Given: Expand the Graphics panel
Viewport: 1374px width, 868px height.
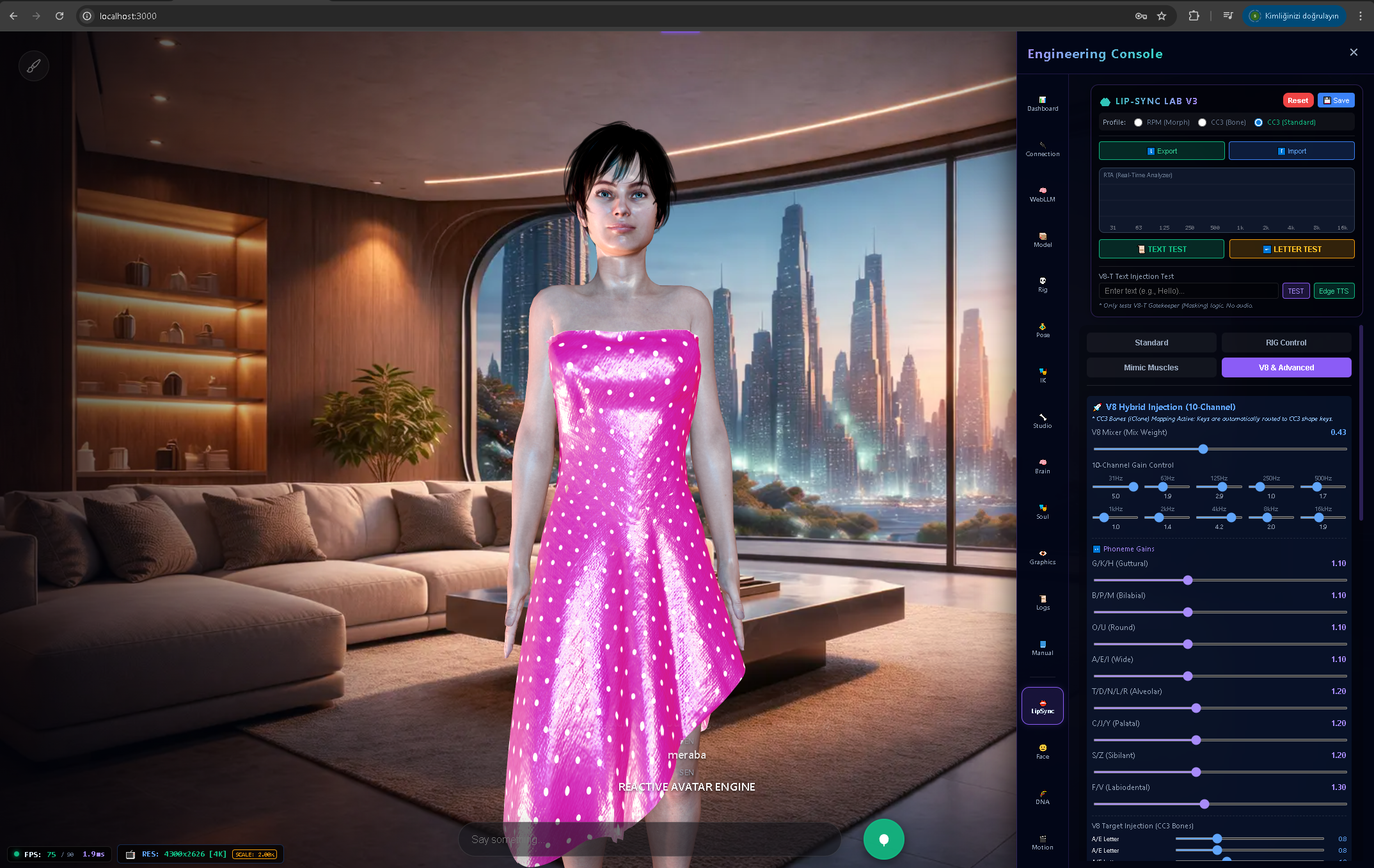Looking at the screenshot, I should [1043, 556].
